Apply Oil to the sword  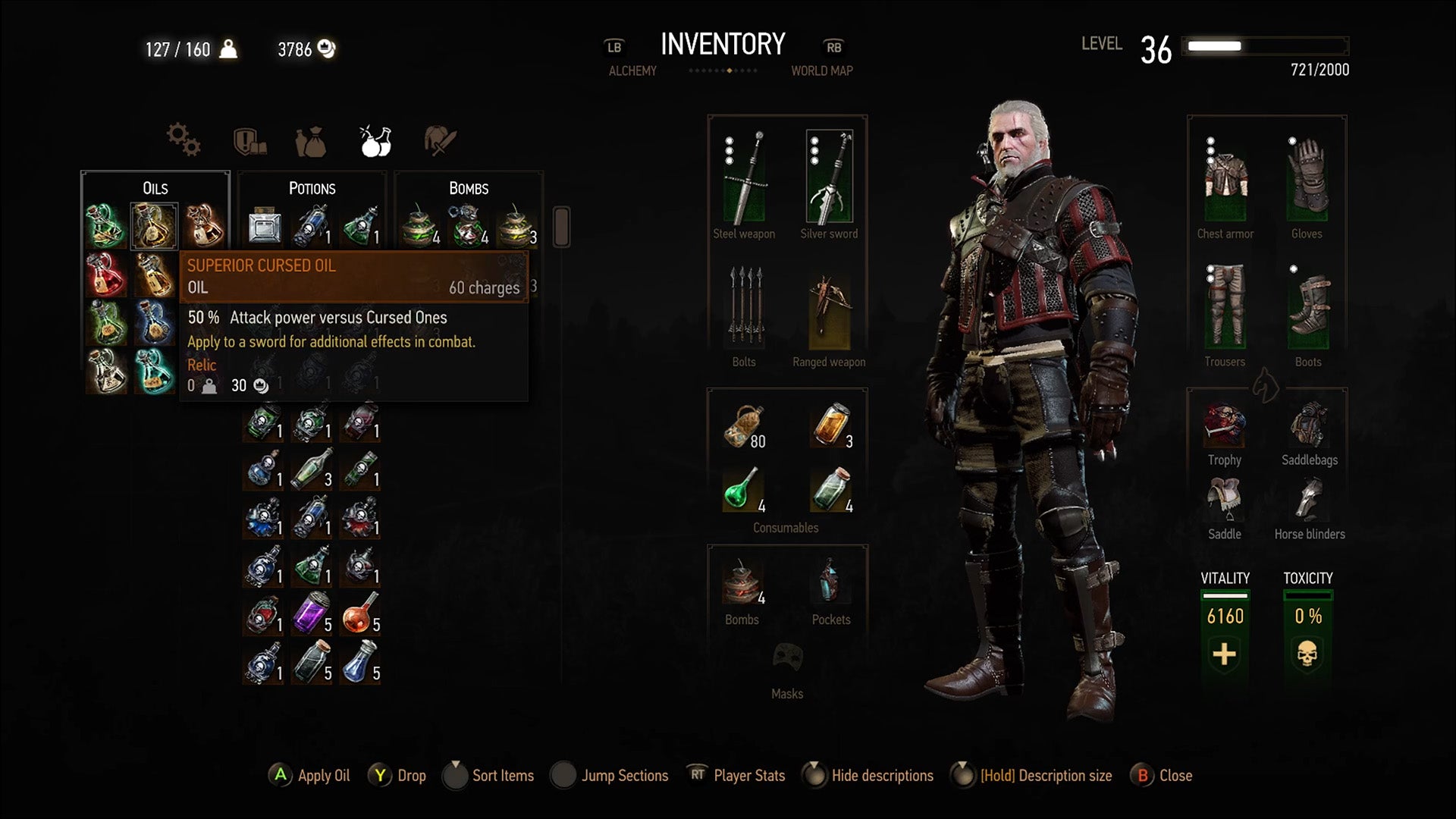(310, 776)
